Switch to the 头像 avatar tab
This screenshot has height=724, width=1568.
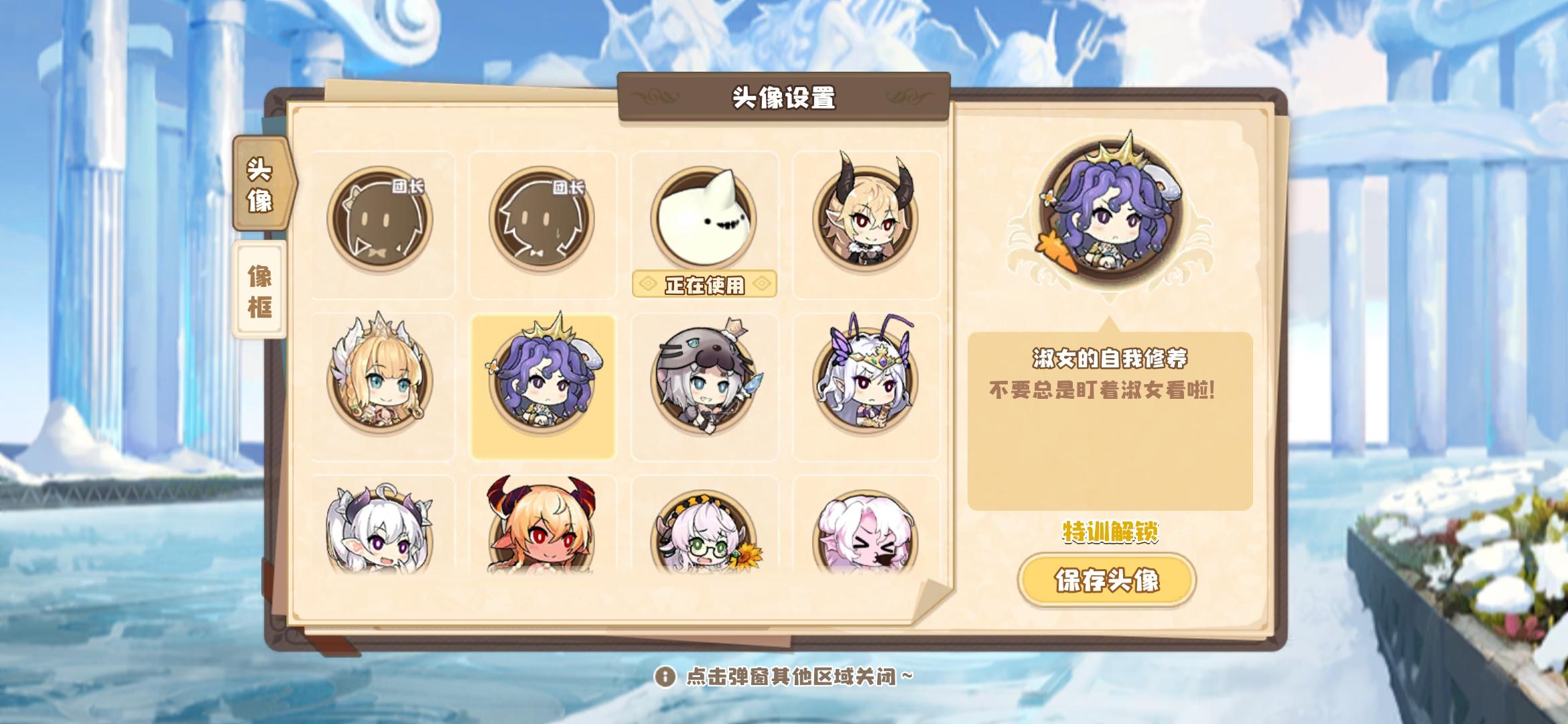click(x=261, y=194)
